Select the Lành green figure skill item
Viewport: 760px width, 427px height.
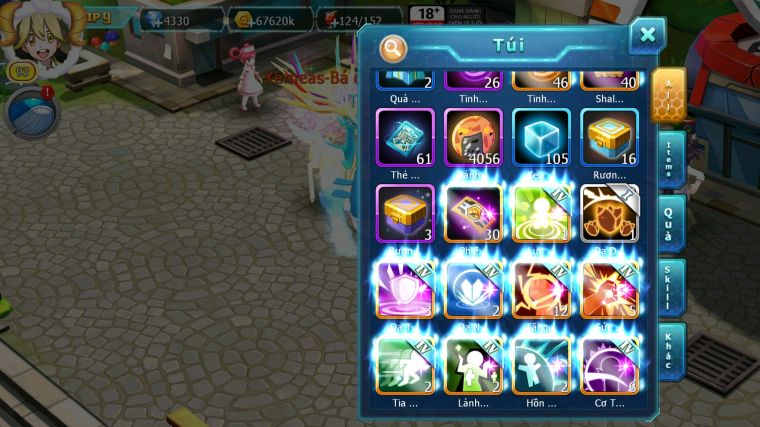(473, 365)
